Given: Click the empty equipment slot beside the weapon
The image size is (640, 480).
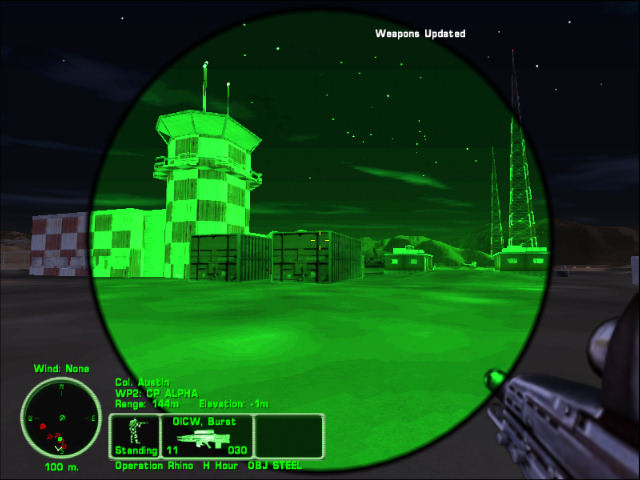Looking at the screenshot, I should 288,436.
